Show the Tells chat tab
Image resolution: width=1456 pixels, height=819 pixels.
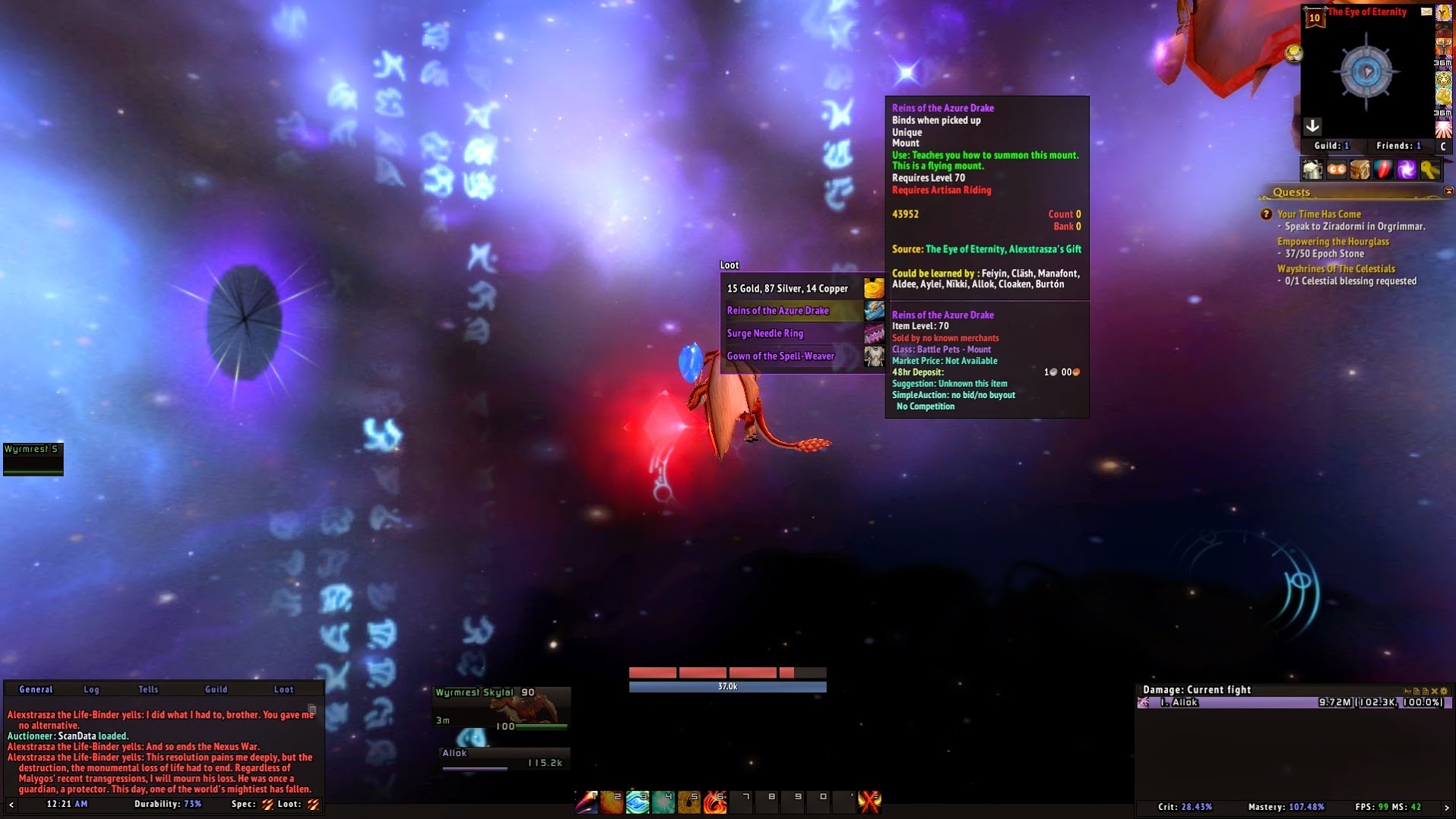[148, 690]
